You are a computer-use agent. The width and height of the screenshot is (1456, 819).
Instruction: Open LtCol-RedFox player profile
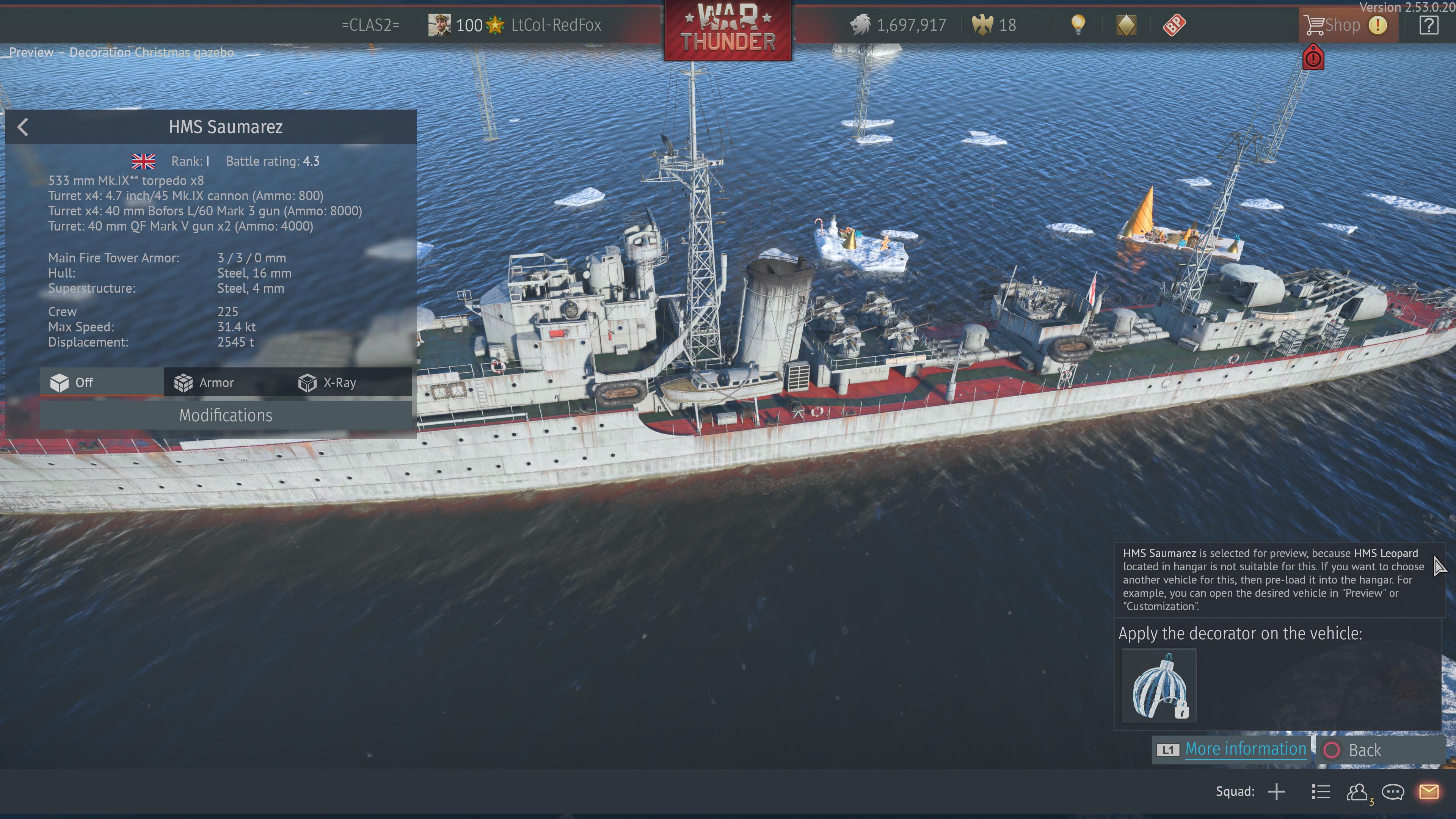(x=555, y=25)
